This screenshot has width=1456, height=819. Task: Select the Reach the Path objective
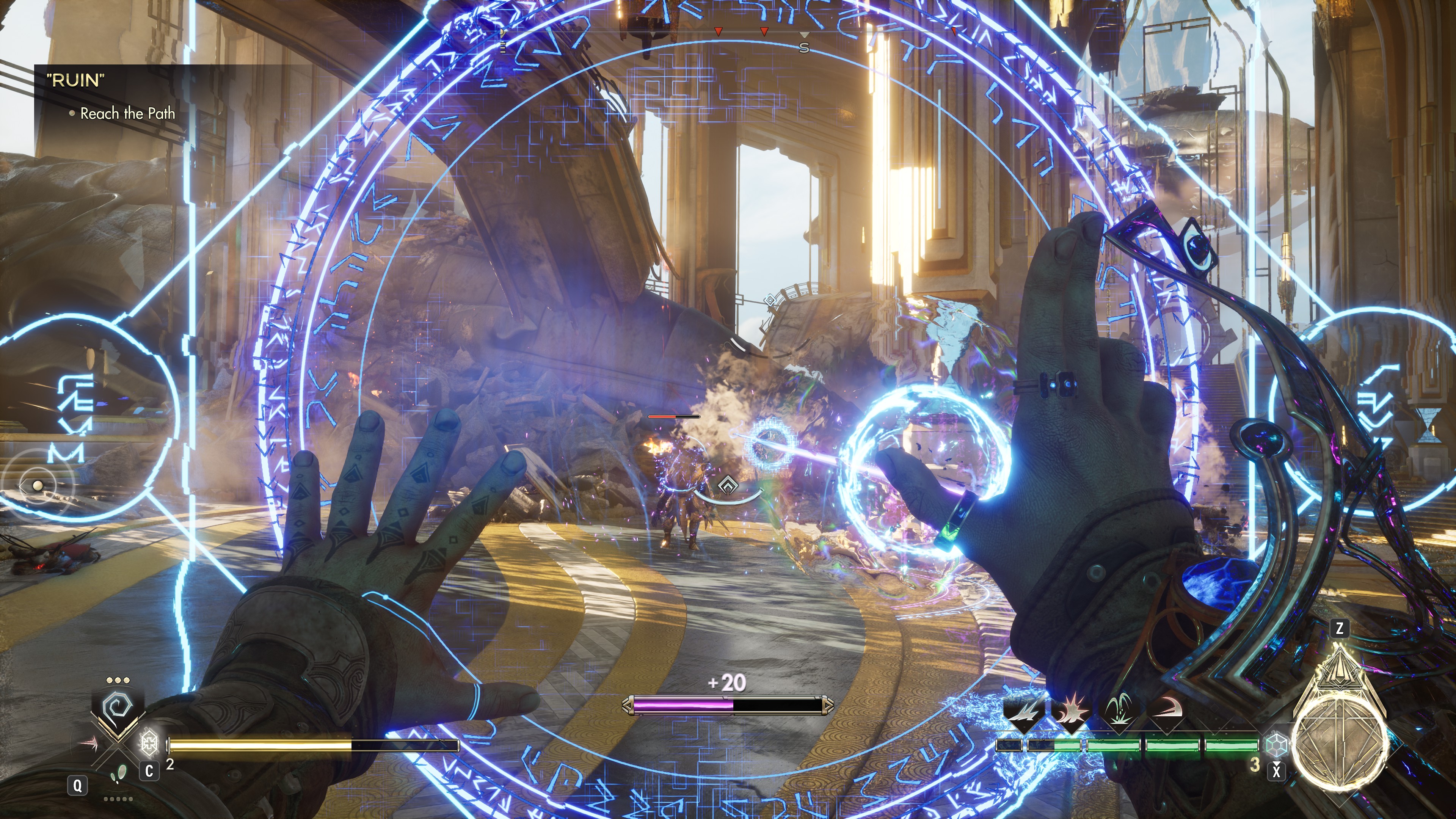(127, 114)
